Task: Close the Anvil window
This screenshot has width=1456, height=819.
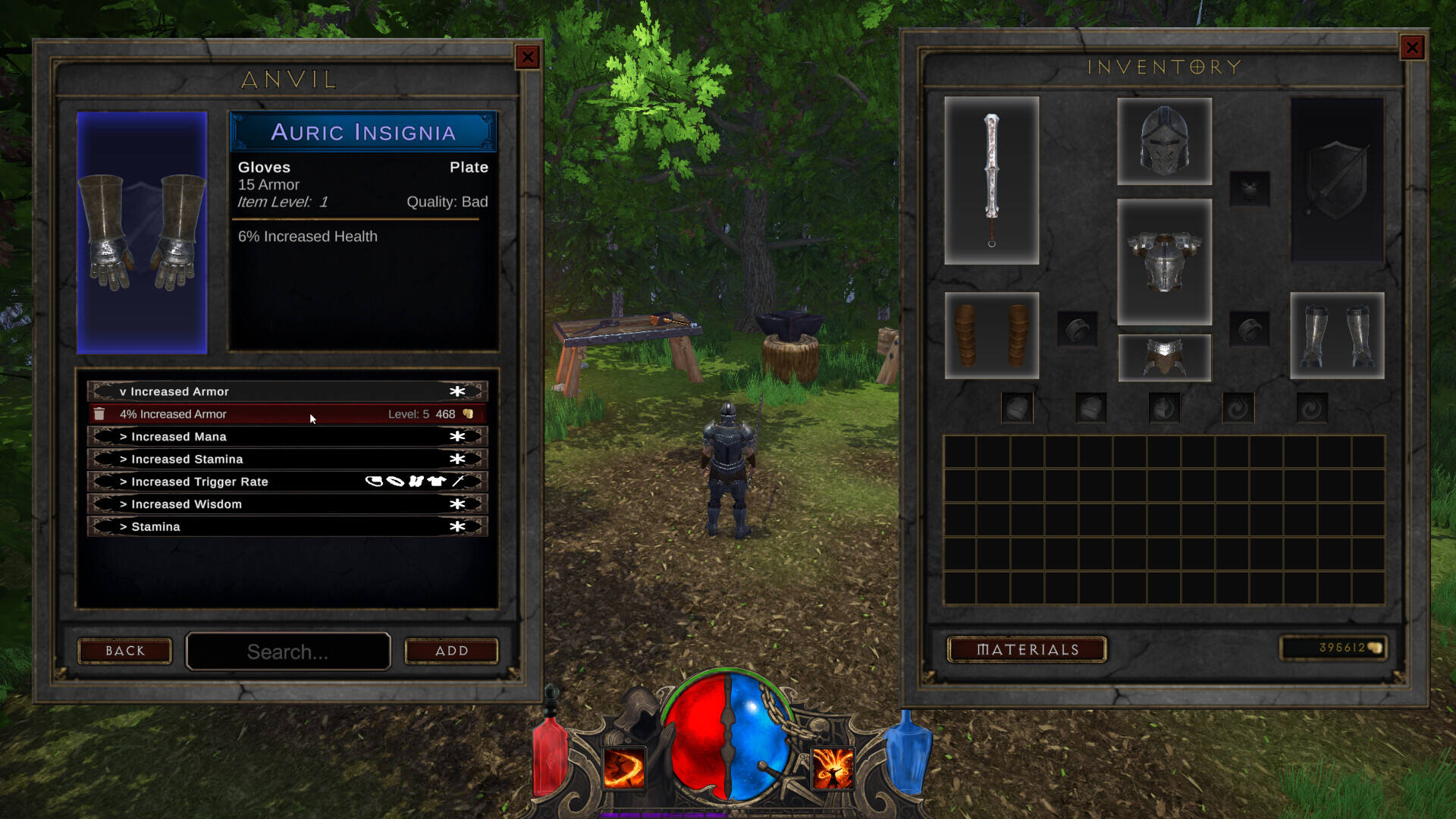Action: tap(527, 57)
